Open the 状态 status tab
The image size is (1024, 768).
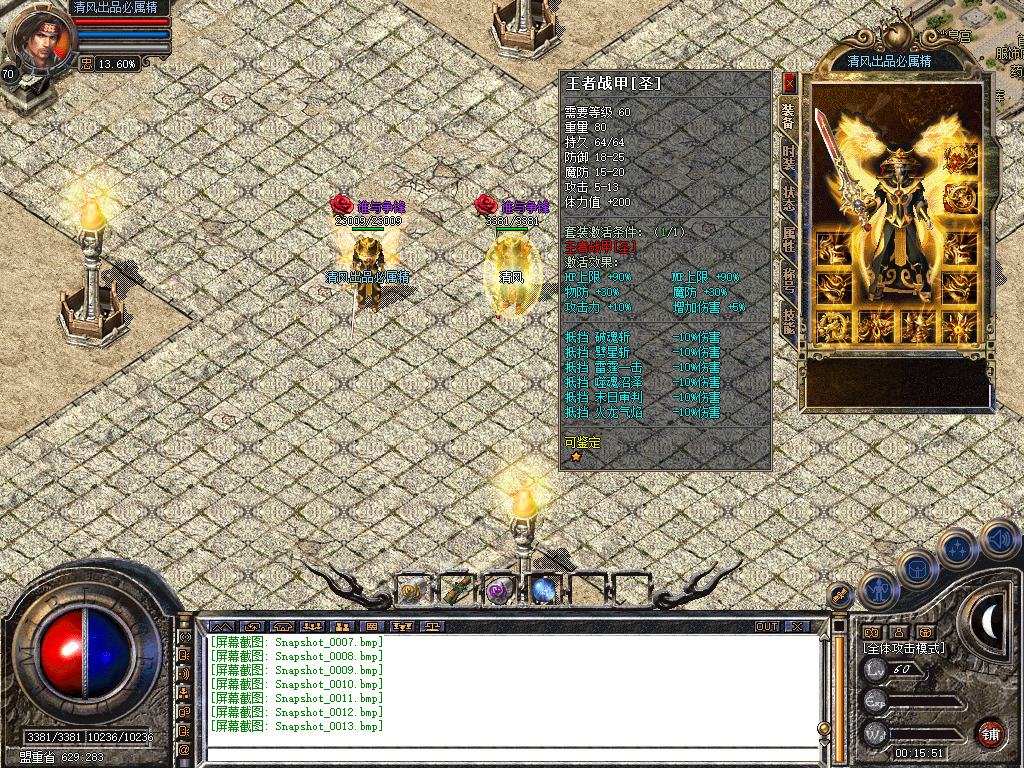pyautogui.click(x=789, y=196)
